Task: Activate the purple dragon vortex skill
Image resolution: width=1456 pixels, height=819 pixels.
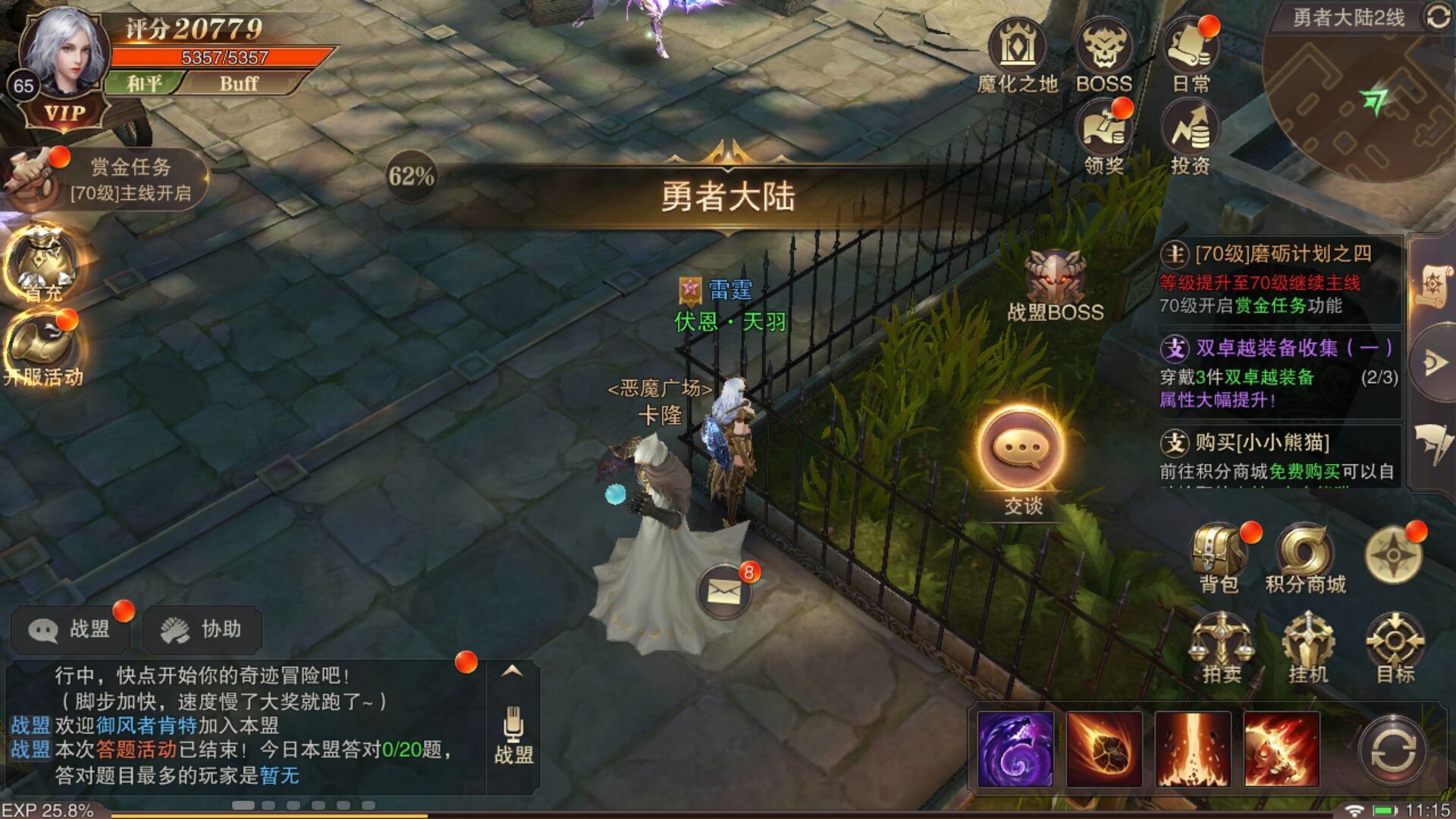Action: (1015, 749)
